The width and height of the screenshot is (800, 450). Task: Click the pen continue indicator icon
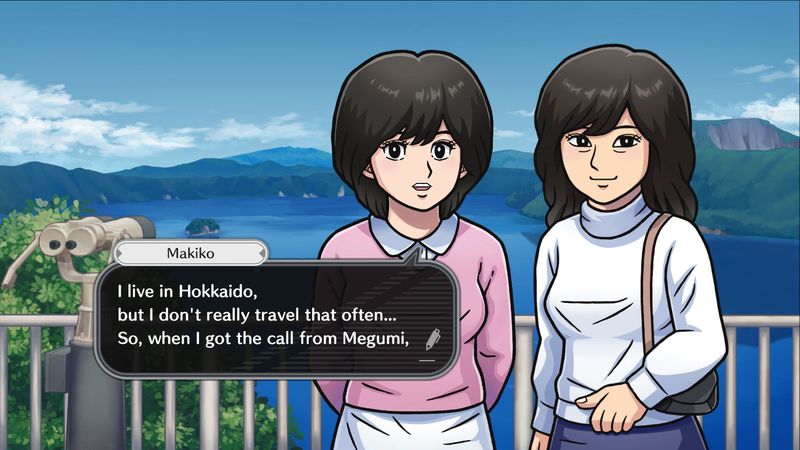[432, 339]
